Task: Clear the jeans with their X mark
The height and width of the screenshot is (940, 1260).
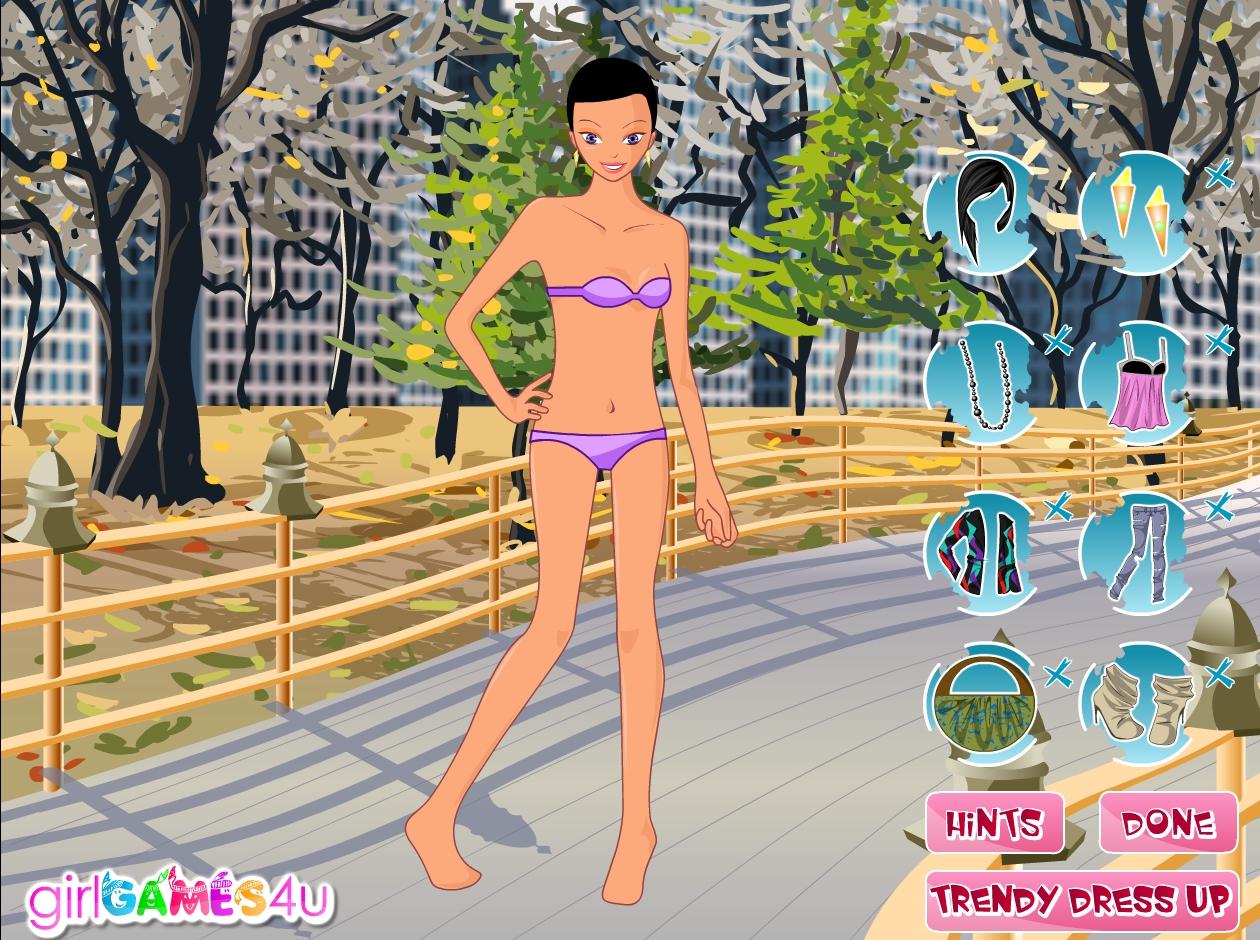Action: coord(1218,509)
